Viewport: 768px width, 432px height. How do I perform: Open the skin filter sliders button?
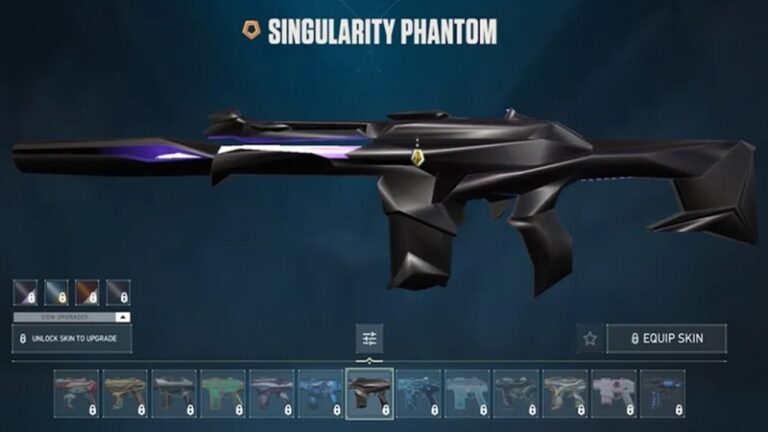coord(369,338)
